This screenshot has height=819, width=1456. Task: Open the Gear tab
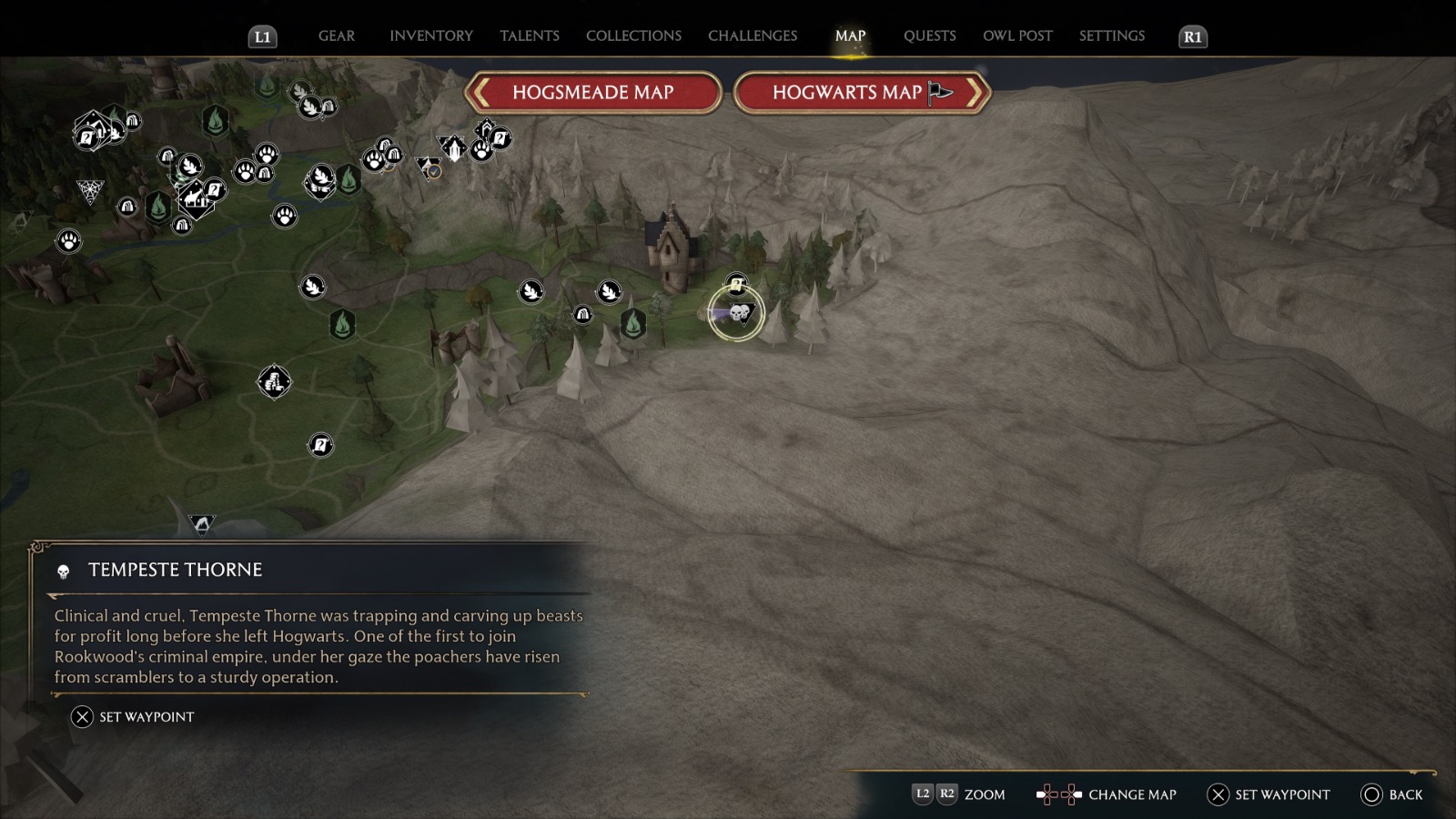(x=336, y=36)
